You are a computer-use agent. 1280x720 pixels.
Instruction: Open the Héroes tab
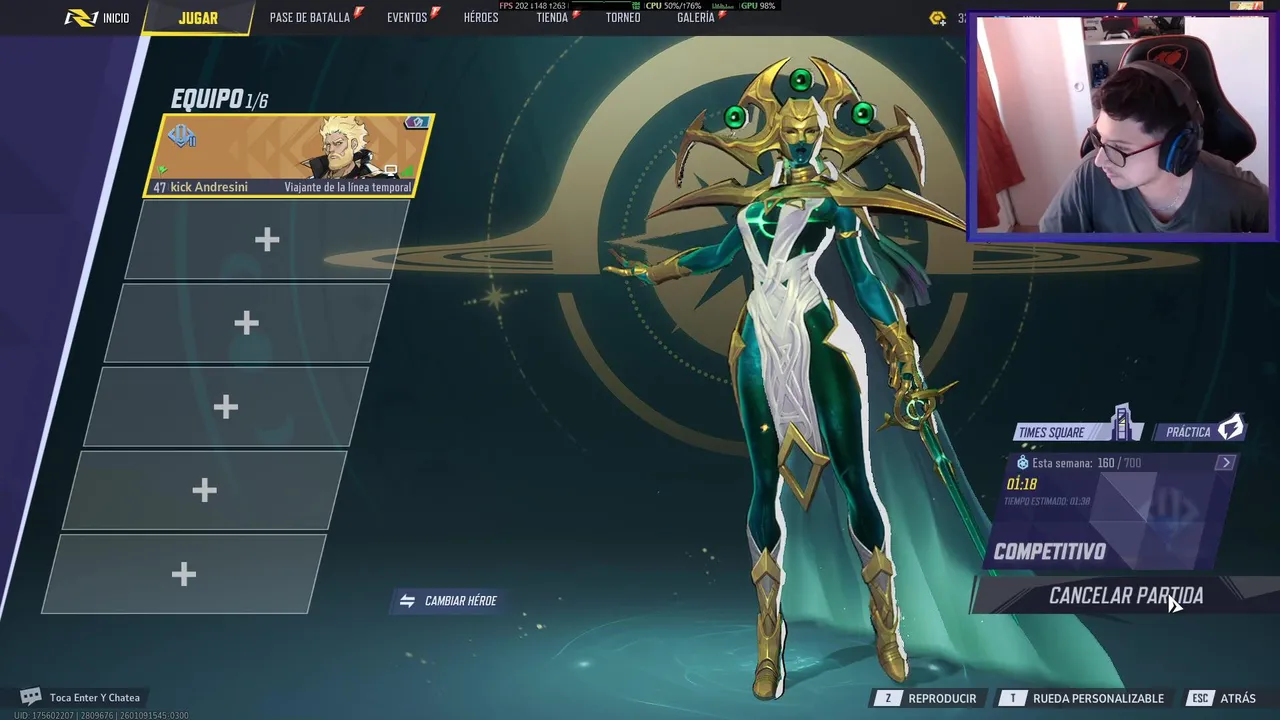[481, 18]
